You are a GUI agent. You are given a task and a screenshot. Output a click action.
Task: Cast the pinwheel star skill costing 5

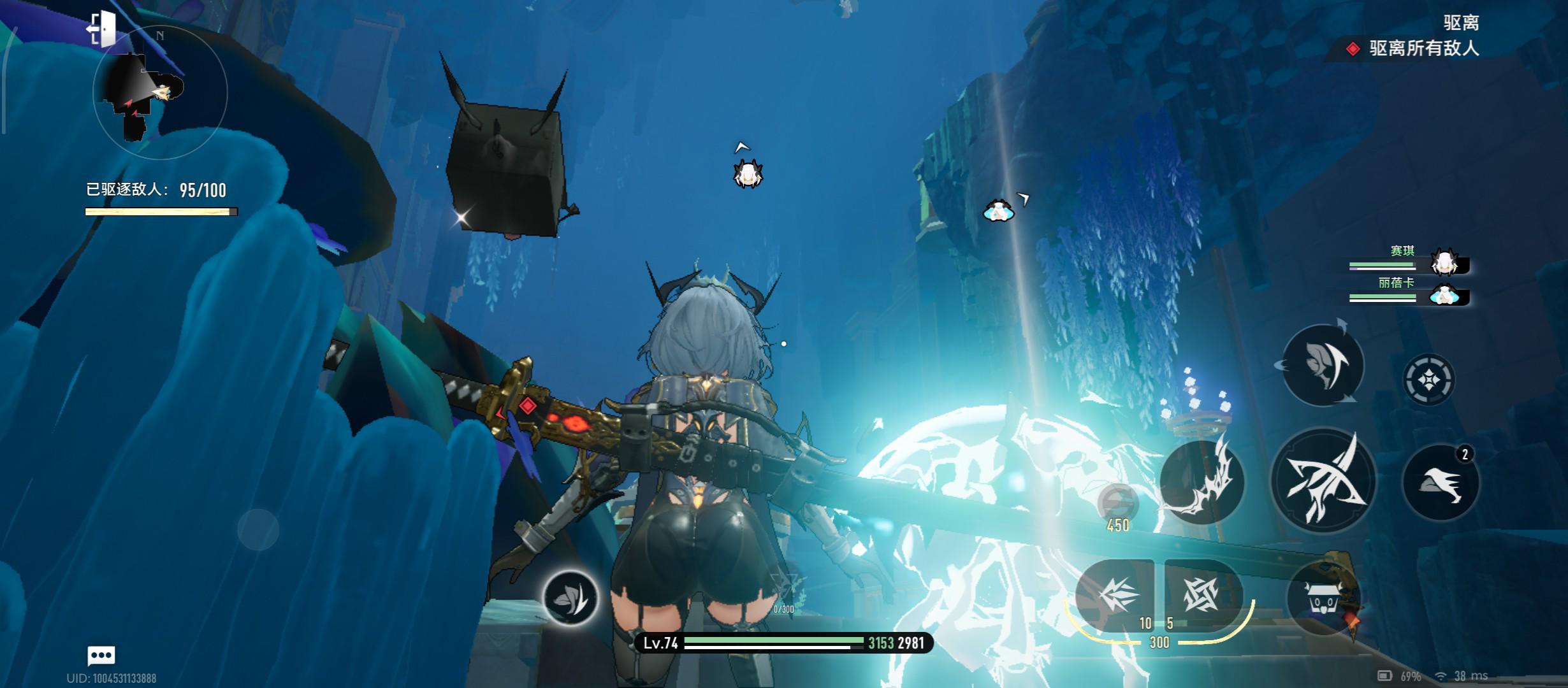point(1201,595)
